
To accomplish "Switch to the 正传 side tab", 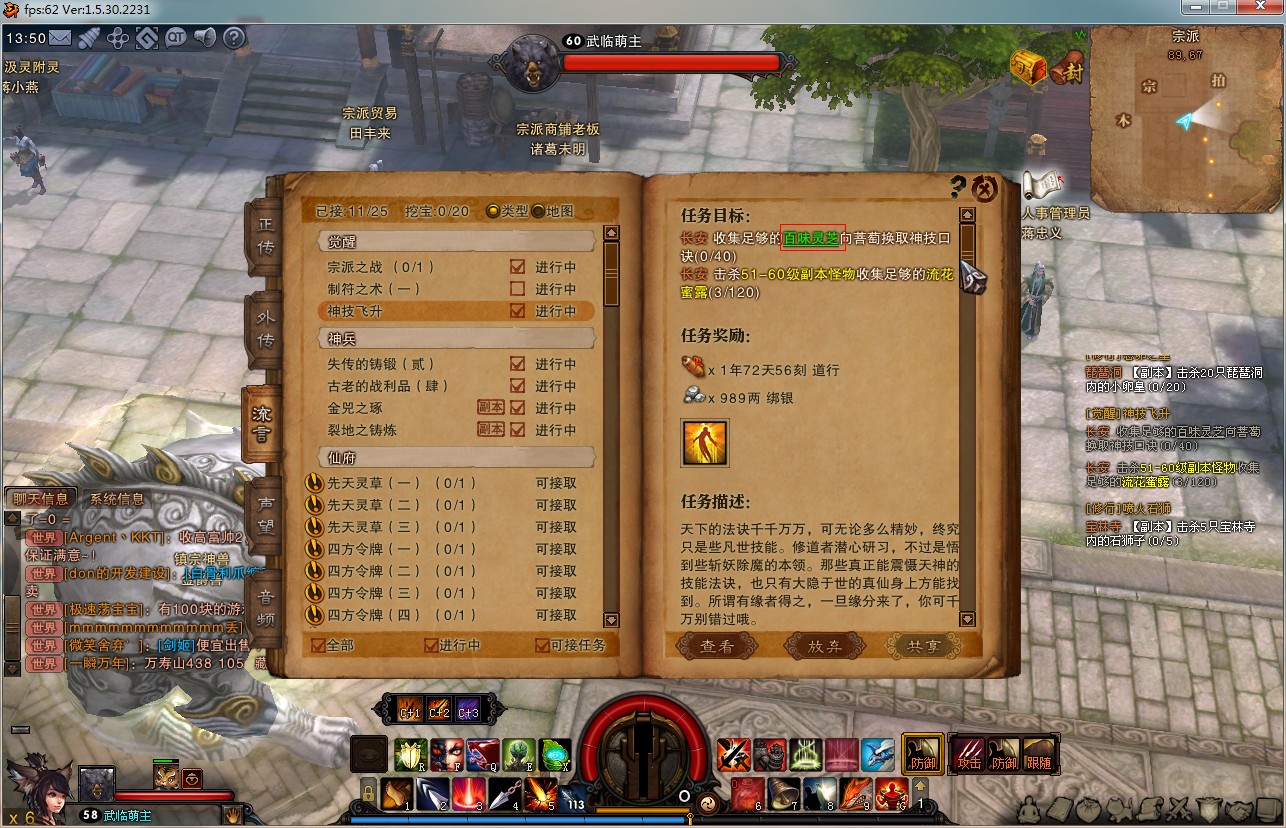I will pos(265,236).
